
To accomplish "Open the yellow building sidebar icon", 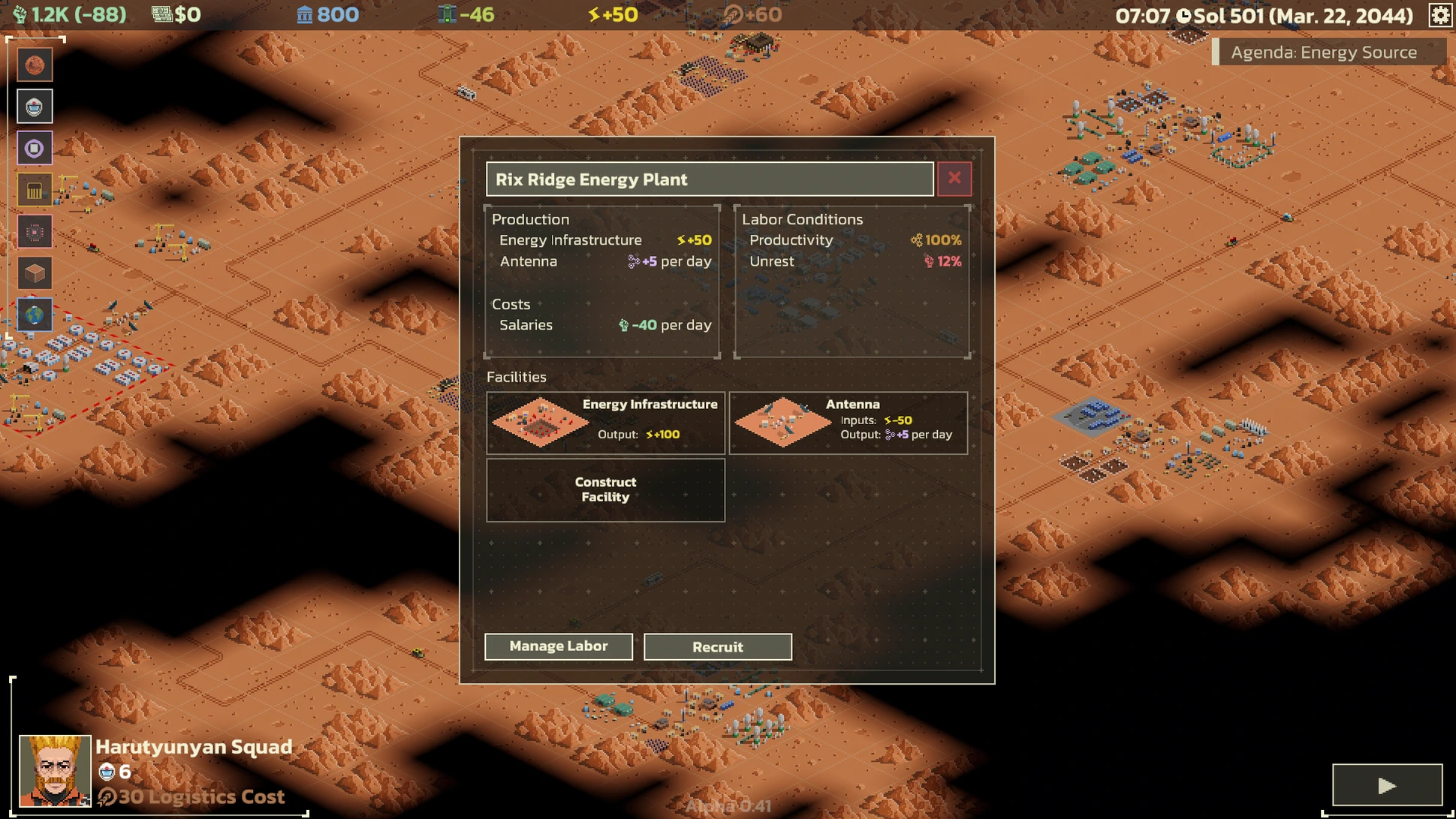I will (35, 191).
